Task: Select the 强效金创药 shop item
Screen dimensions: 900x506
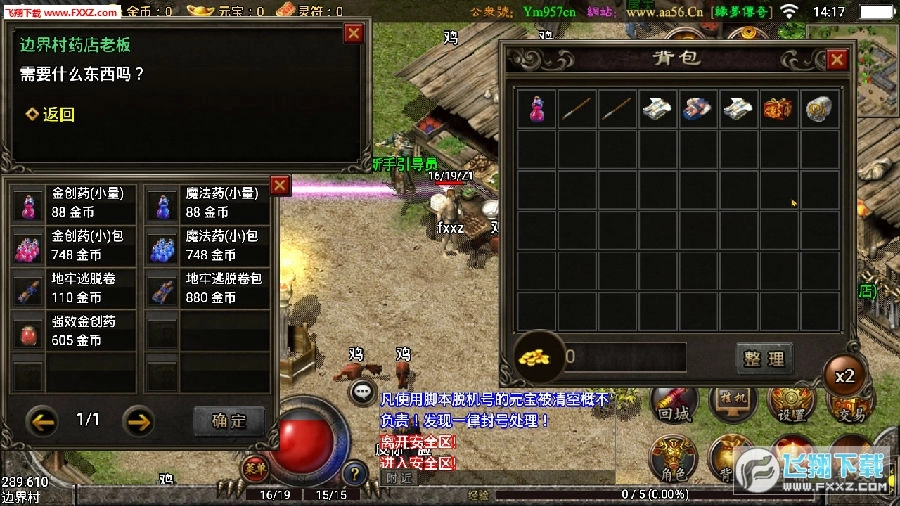Action: tap(74, 331)
